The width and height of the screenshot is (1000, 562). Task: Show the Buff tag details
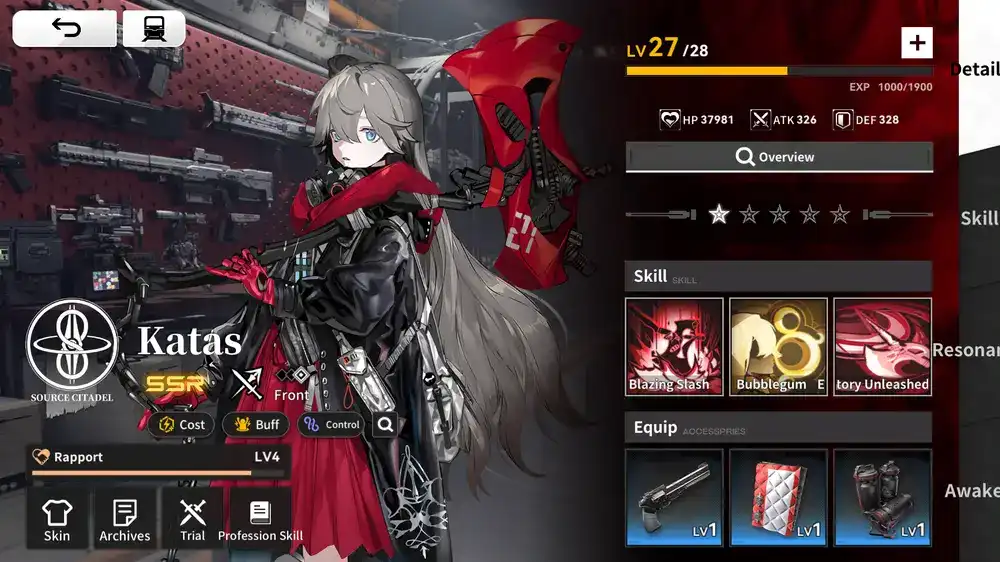tap(255, 424)
